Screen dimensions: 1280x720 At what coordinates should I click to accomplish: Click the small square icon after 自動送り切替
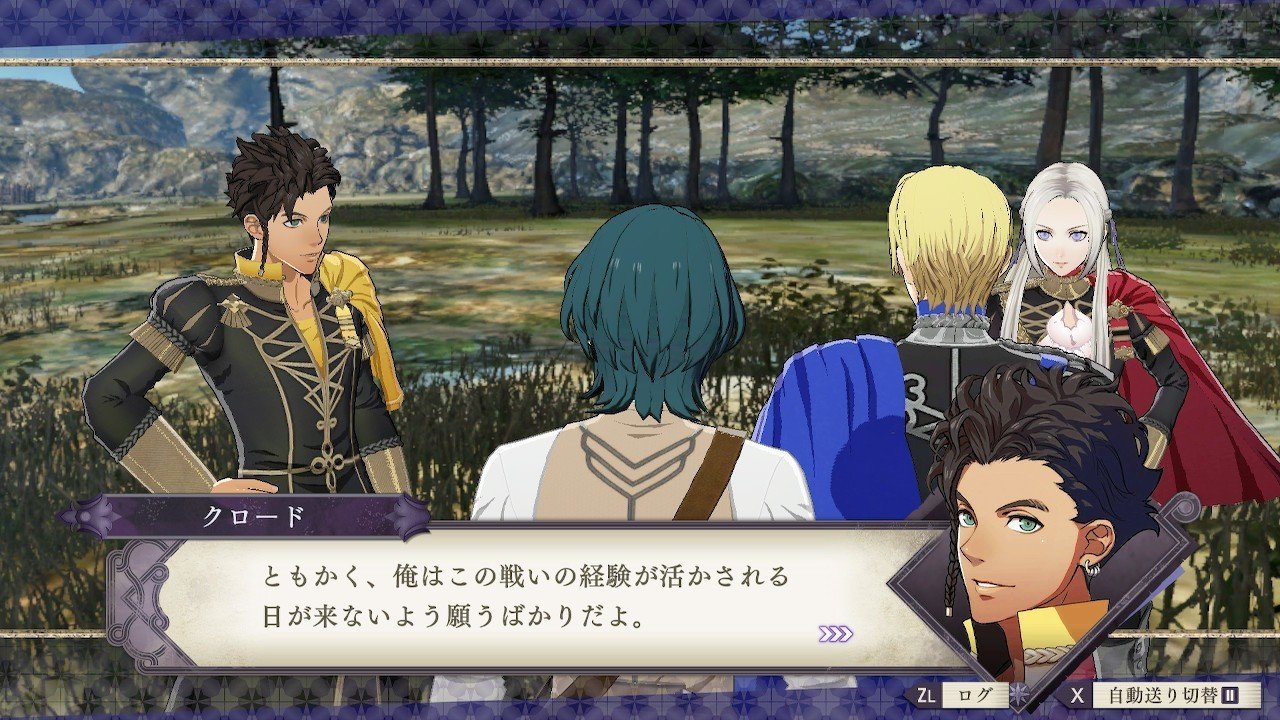tap(1229, 697)
